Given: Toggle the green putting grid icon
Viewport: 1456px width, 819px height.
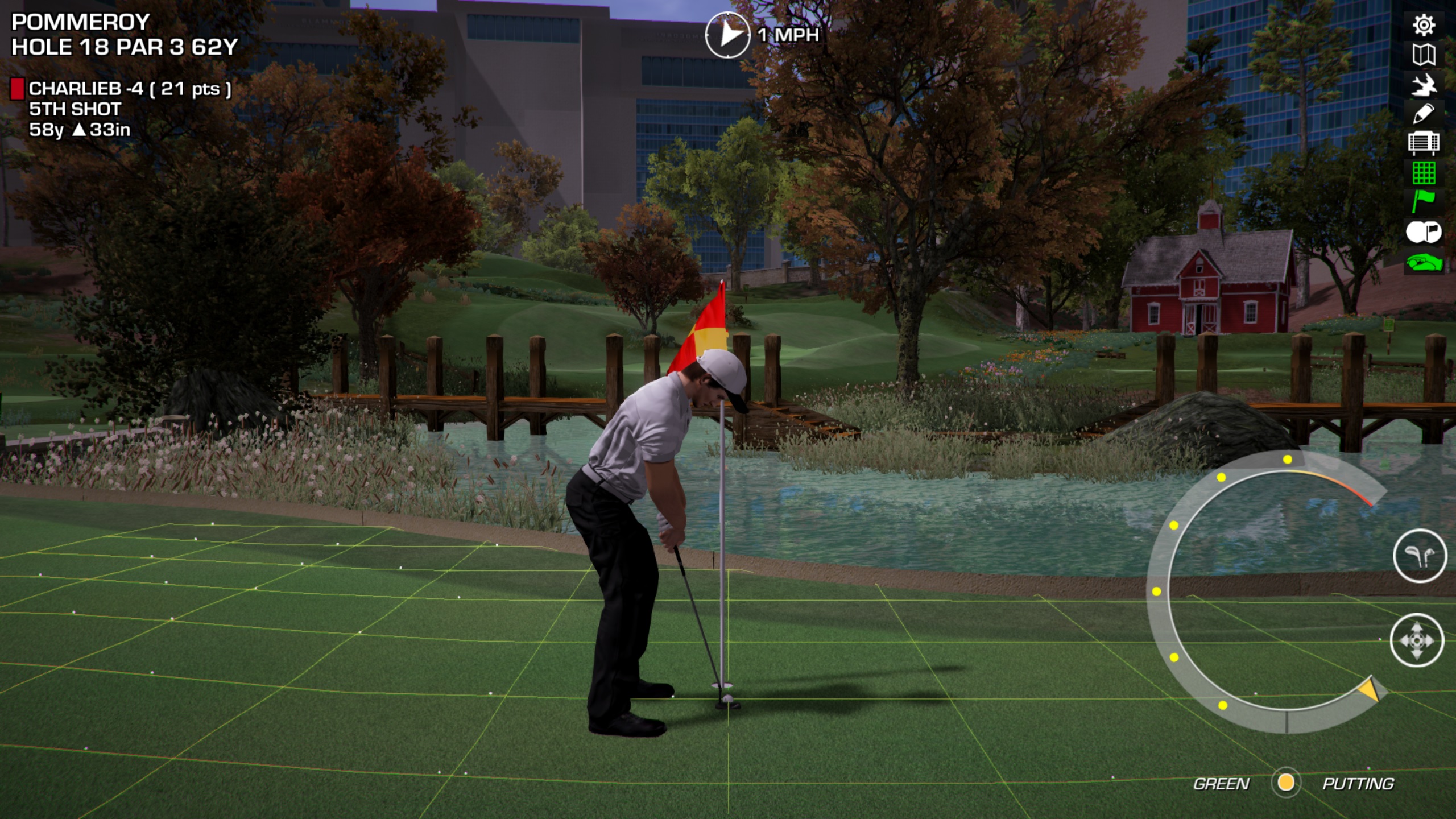Looking at the screenshot, I should [1424, 173].
